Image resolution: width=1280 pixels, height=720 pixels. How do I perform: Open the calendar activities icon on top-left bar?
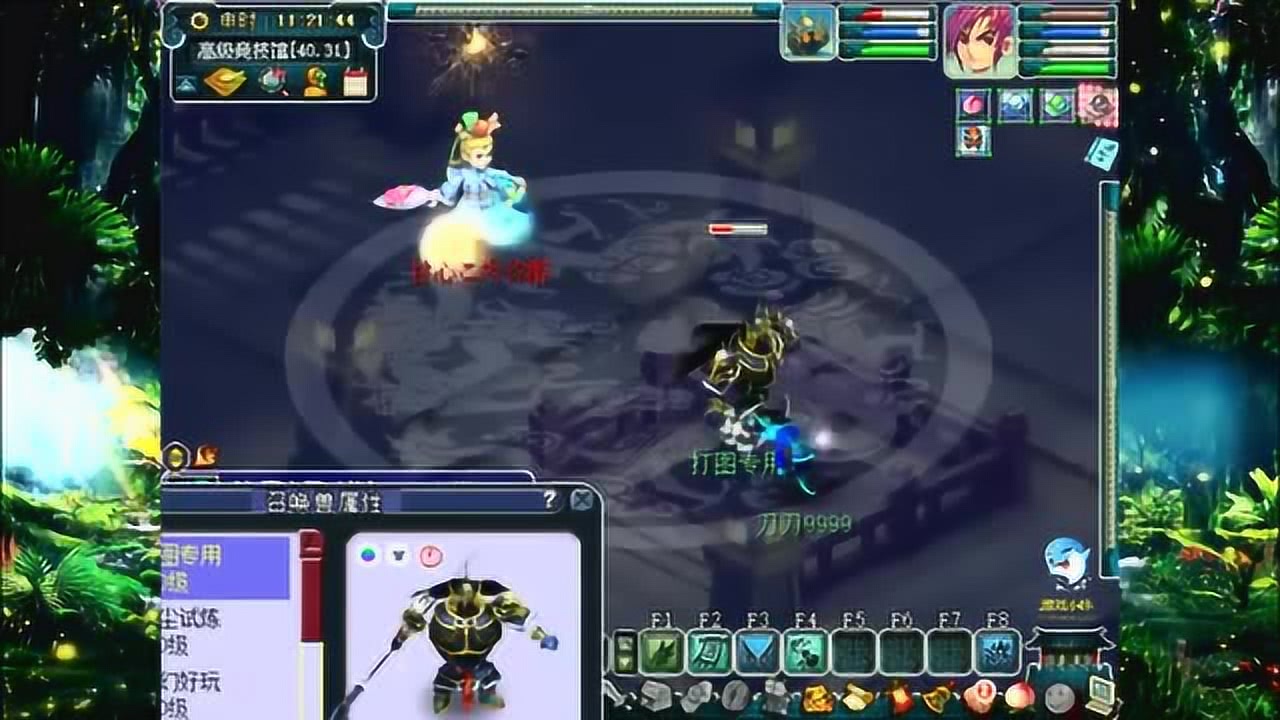(x=353, y=81)
